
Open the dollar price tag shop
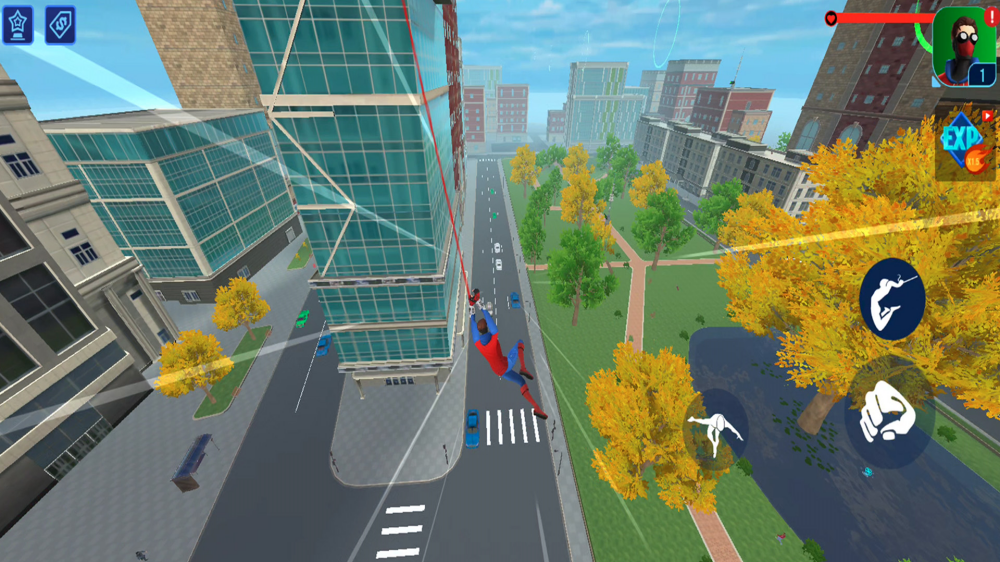pos(60,25)
